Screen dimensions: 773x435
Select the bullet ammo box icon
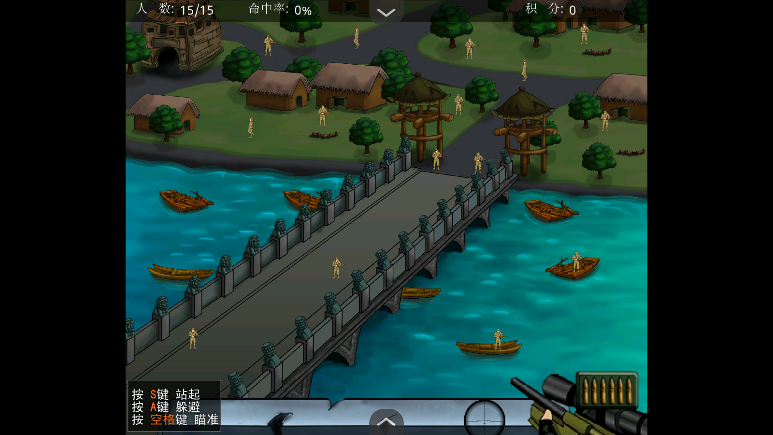point(606,389)
